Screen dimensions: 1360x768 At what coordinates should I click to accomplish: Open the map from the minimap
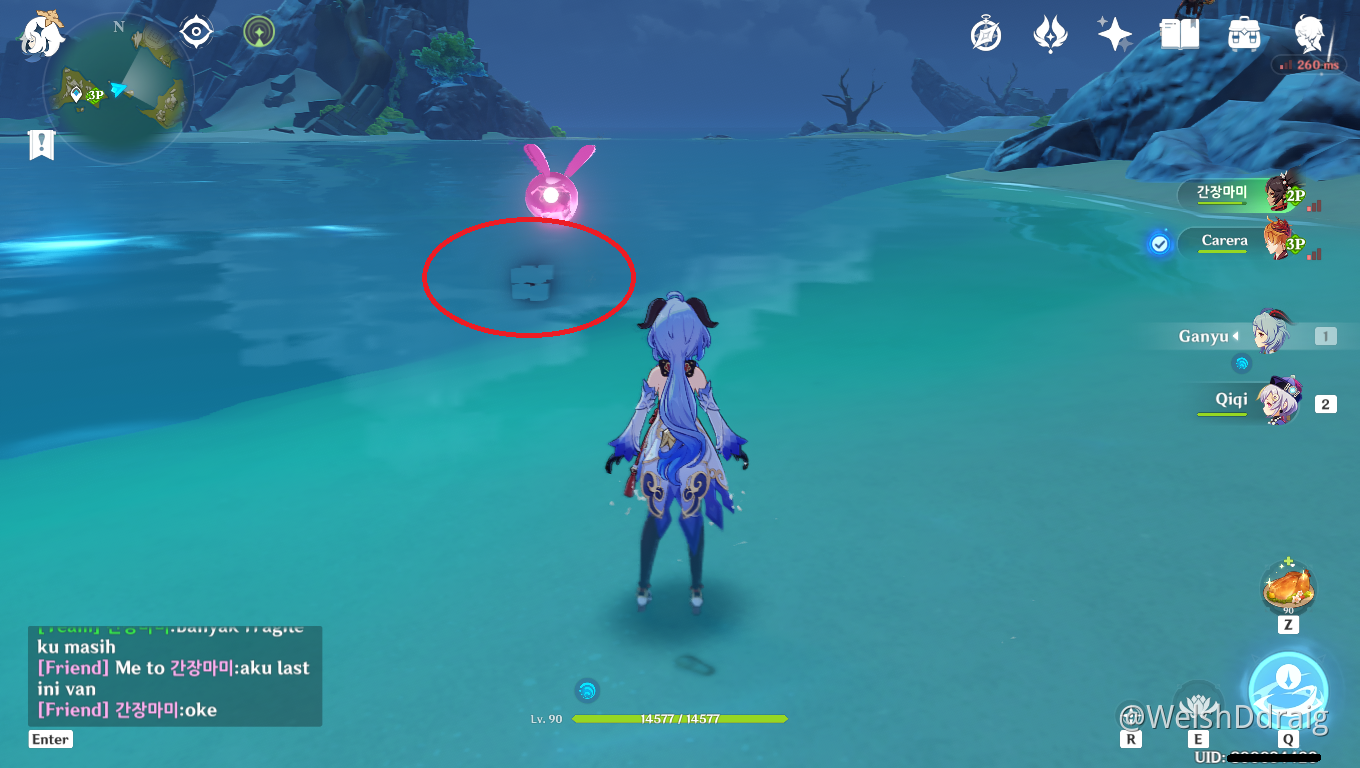[119, 92]
